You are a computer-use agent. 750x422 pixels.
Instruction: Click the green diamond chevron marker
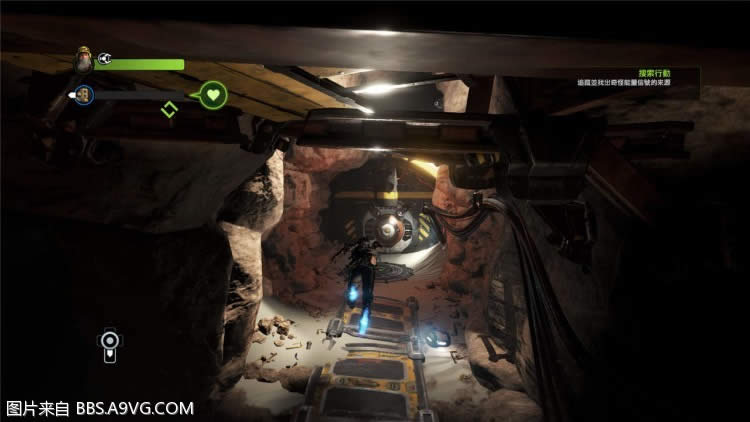click(169, 108)
